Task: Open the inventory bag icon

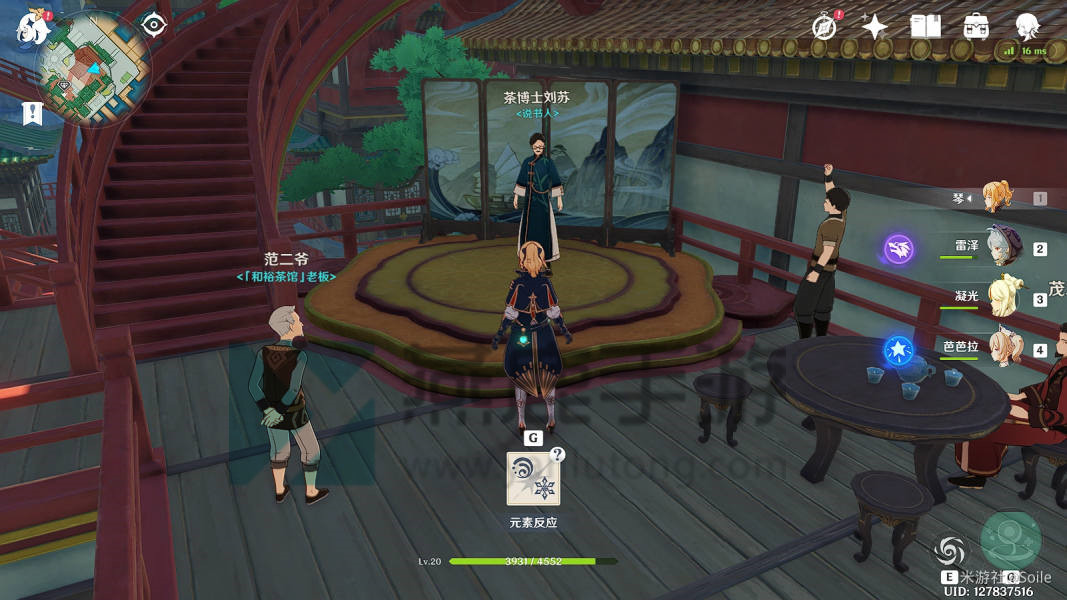Action: pyautogui.click(x=976, y=27)
